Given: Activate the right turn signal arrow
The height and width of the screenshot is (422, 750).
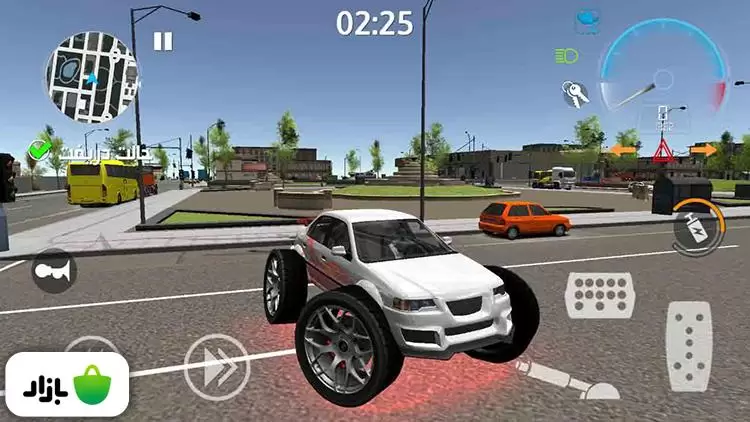Looking at the screenshot, I should [703, 150].
